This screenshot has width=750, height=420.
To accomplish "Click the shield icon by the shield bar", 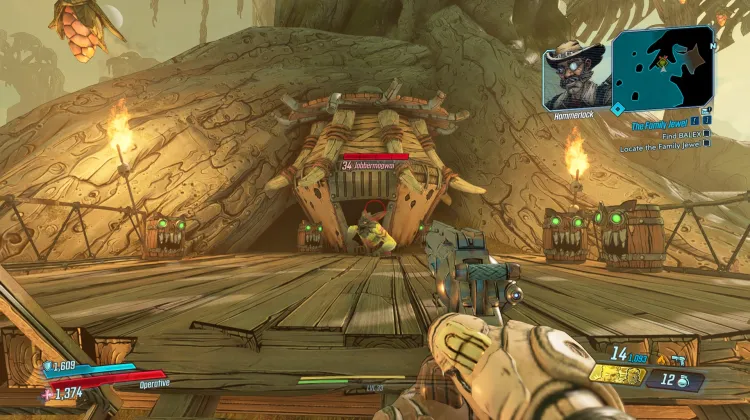I will (x=46, y=366).
